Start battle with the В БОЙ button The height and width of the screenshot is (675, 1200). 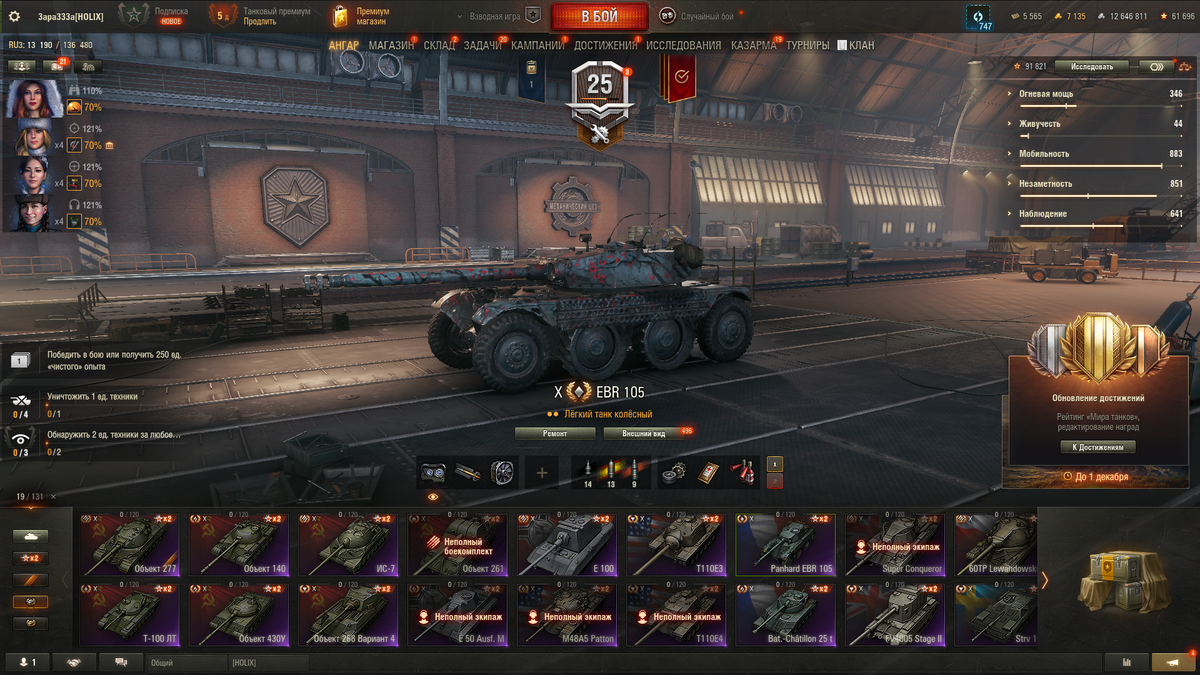598,16
